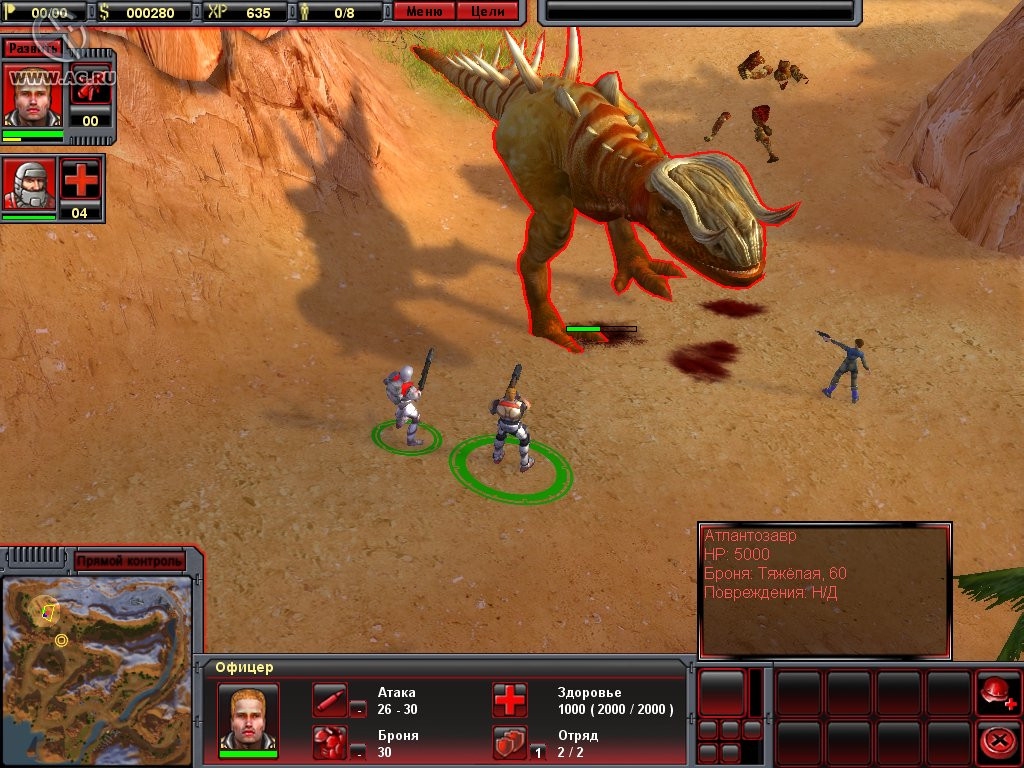Select the Атака bullet icon

330,699
